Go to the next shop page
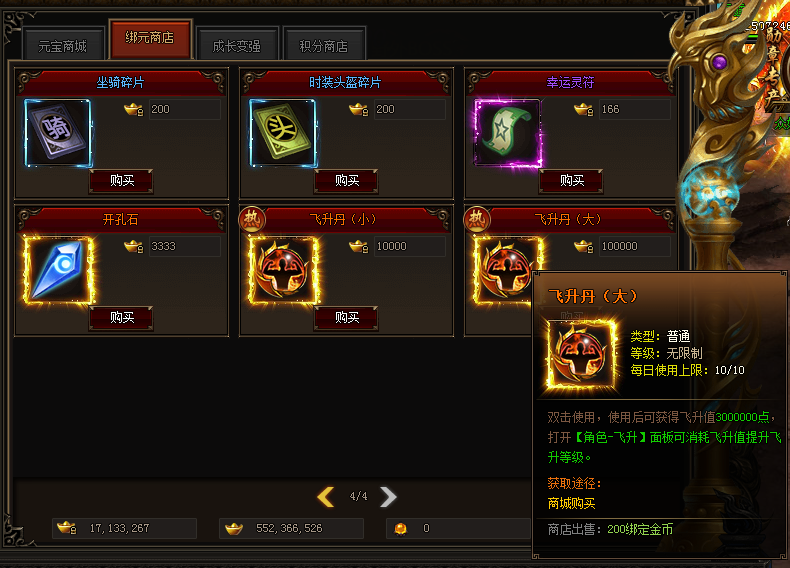The width and height of the screenshot is (790, 568). (x=389, y=497)
